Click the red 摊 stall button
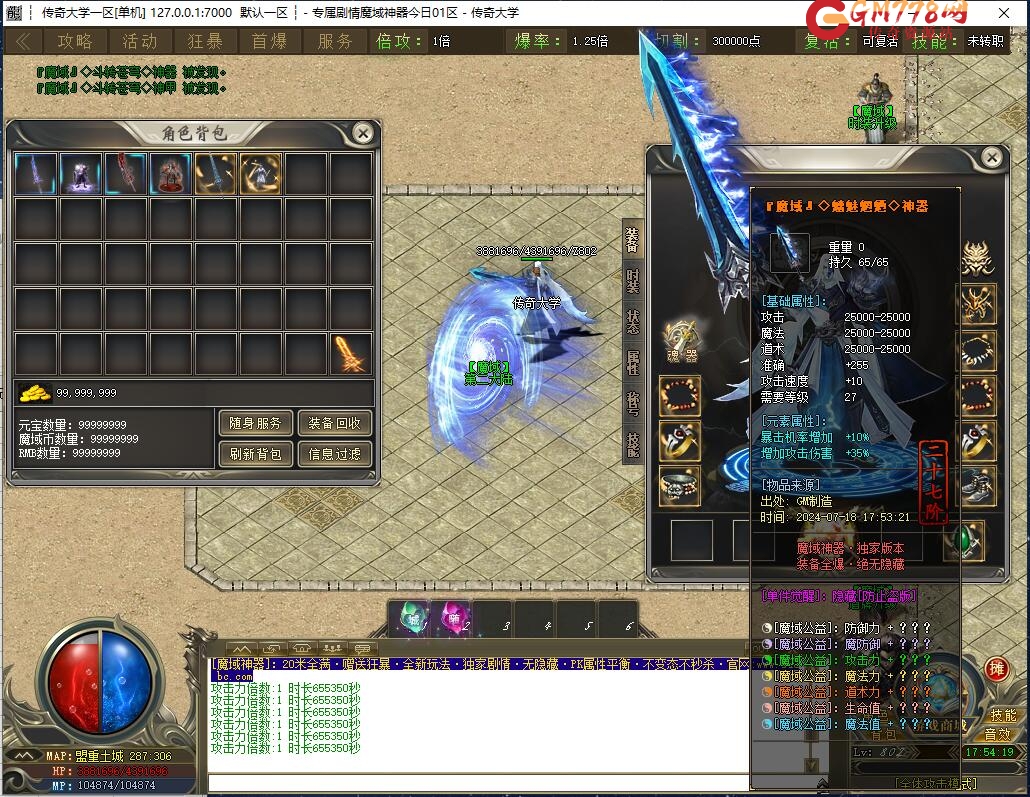Screen dimensions: 1030x797 point(995,670)
